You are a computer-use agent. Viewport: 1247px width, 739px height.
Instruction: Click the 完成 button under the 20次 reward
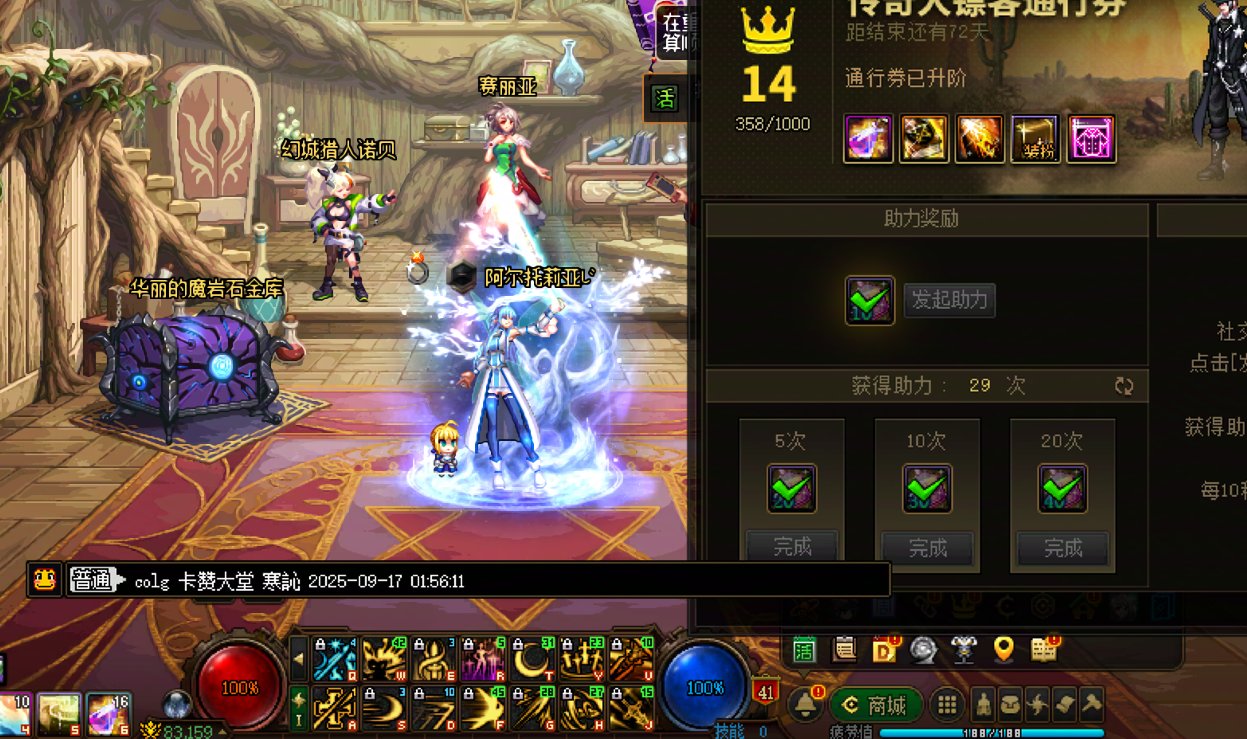pyautogui.click(x=1063, y=547)
